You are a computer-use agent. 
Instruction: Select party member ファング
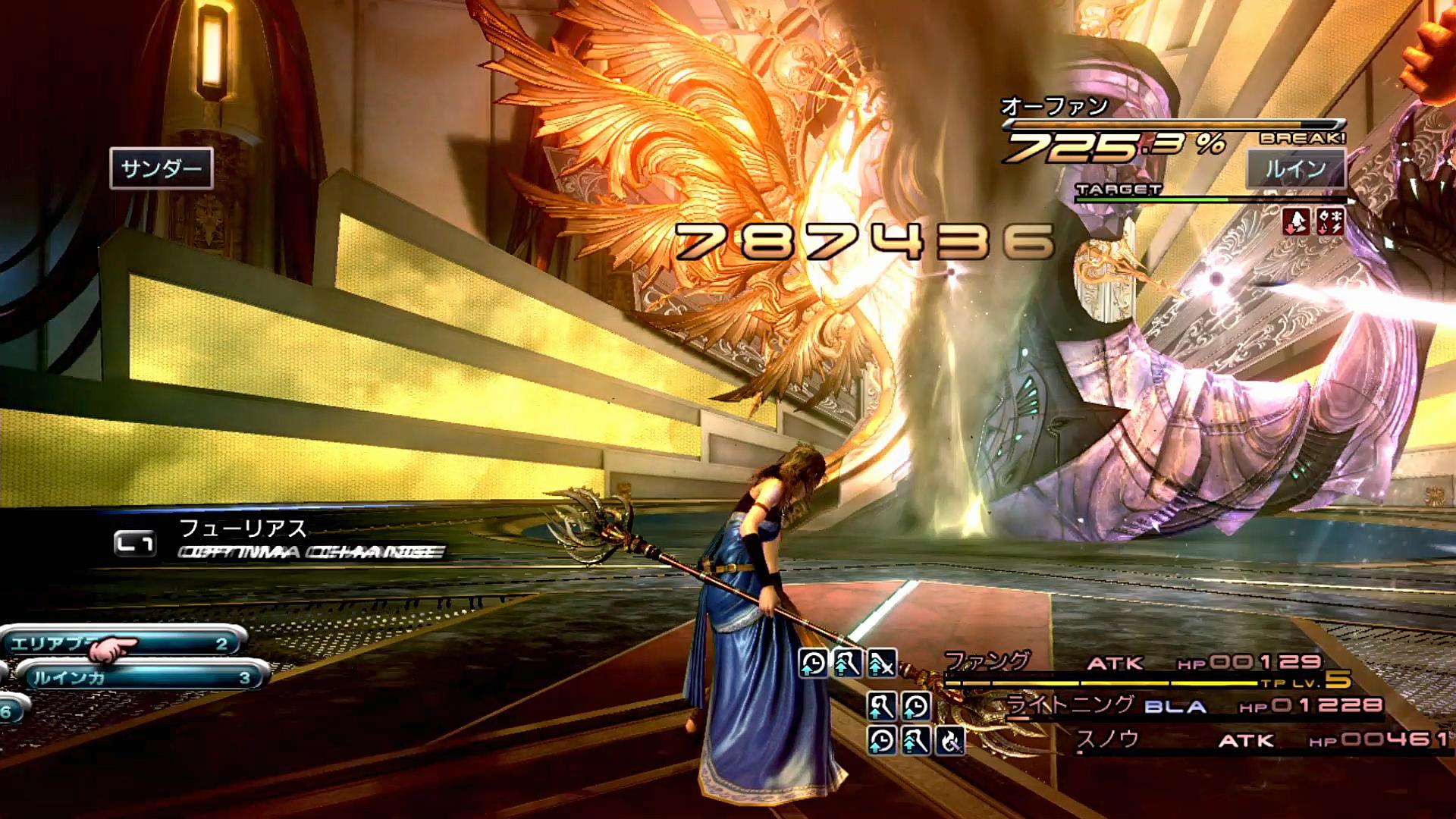987,662
